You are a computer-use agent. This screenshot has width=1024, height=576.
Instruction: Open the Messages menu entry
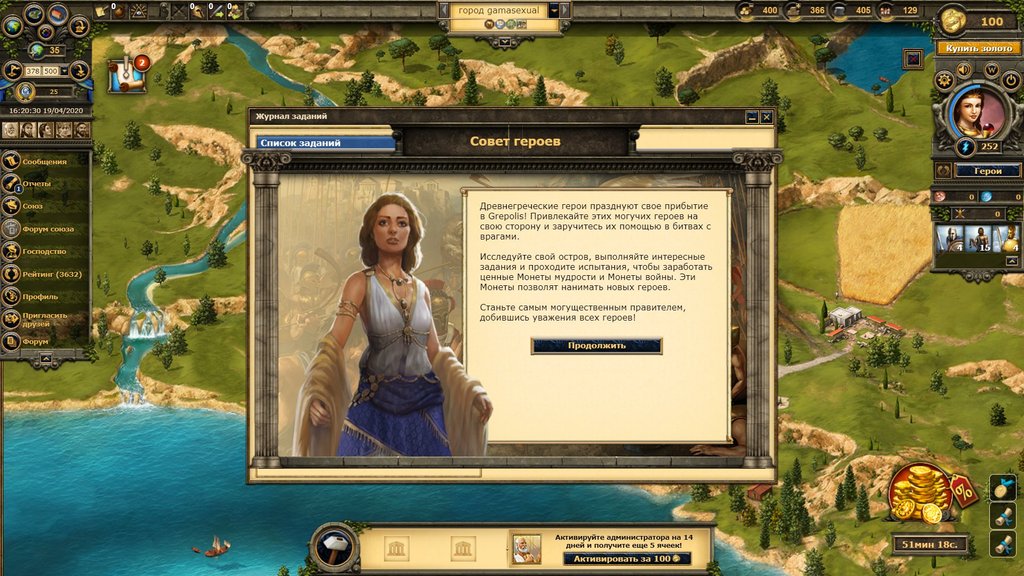[x=45, y=161]
